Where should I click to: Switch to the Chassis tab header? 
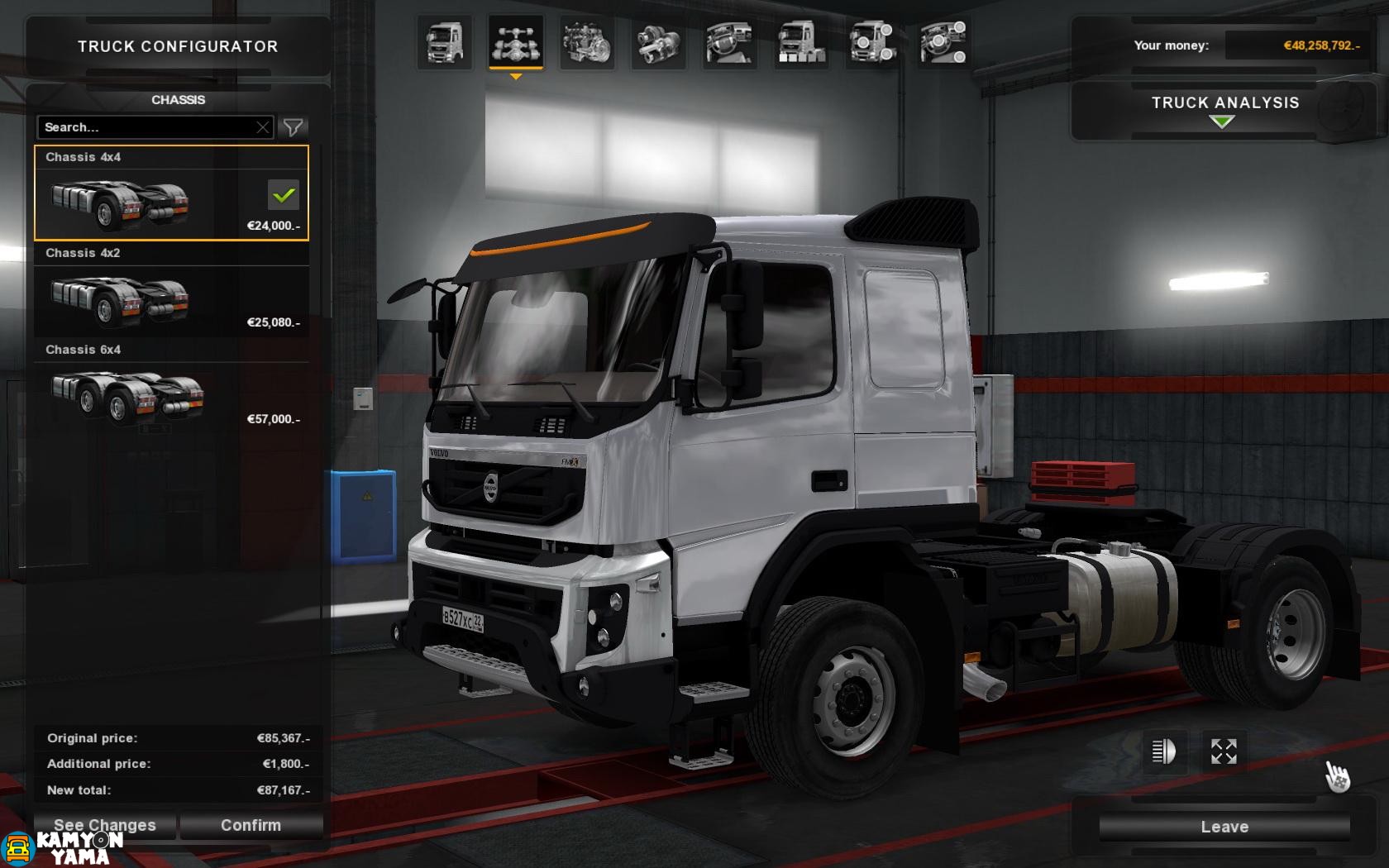[179, 99]
